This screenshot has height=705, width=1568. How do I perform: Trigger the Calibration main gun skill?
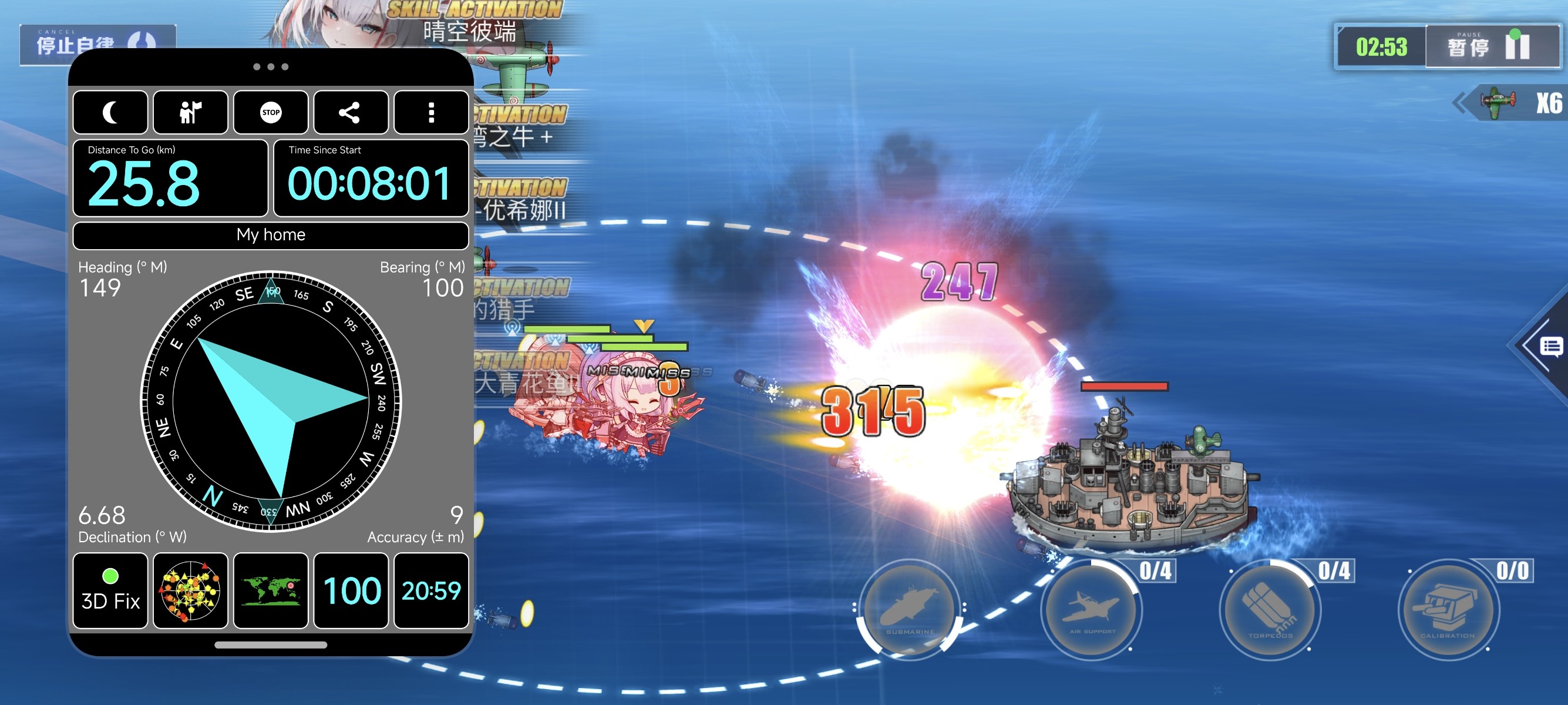coord(1449,610)
